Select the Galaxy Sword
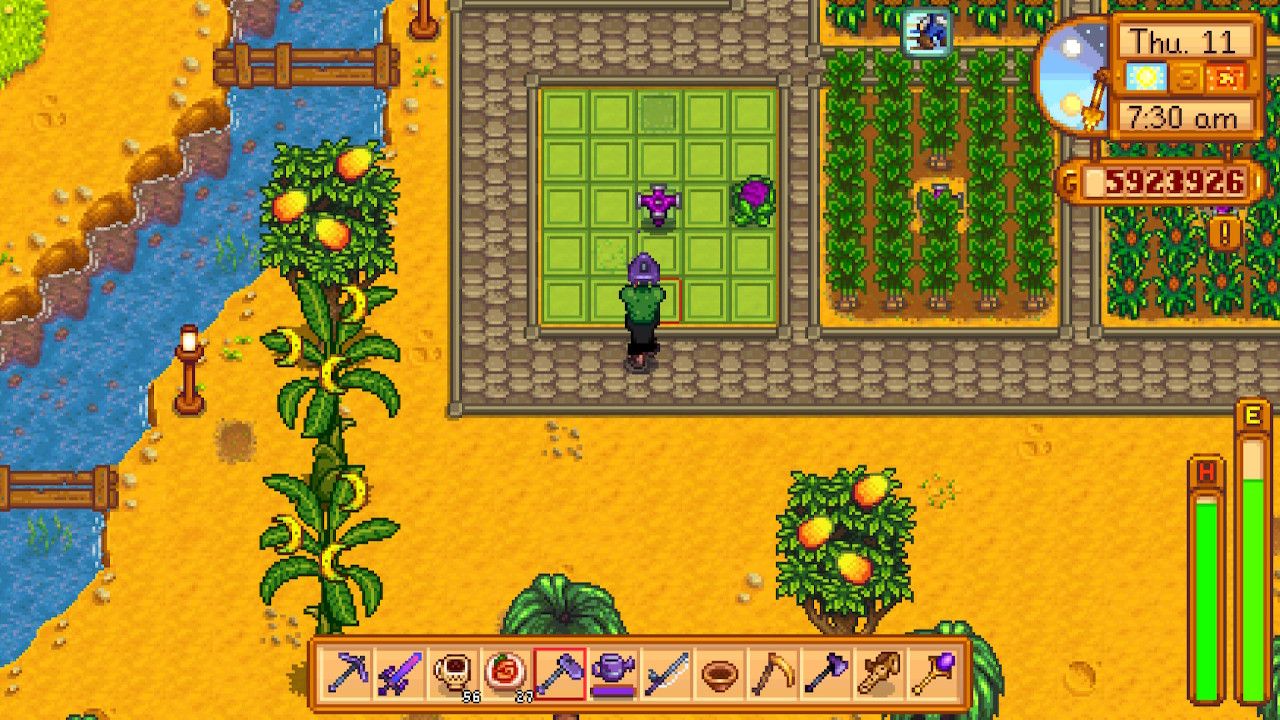The image size is (1280, 720). tap(399, 672)
